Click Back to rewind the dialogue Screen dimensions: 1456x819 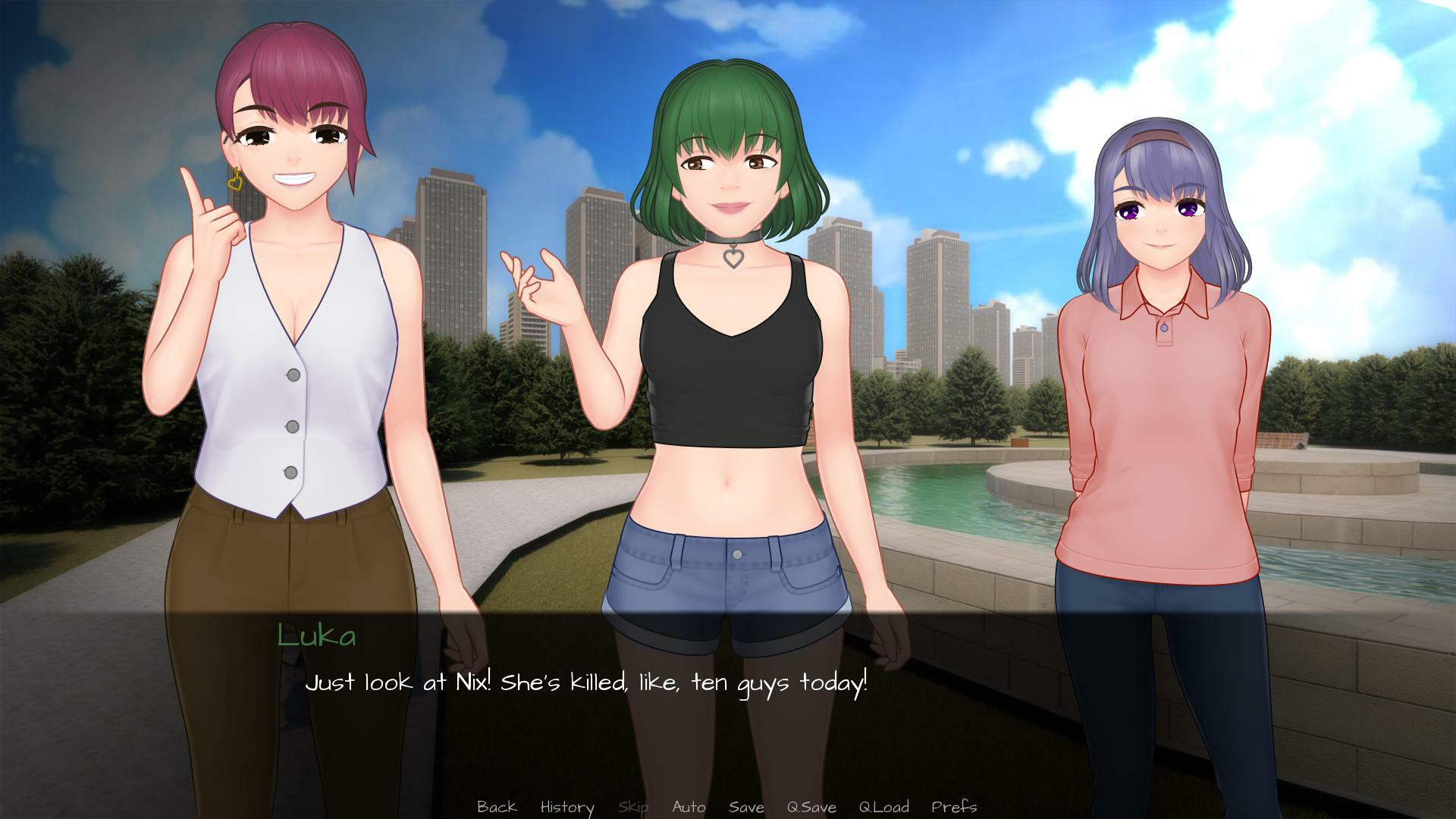point(497,807)
